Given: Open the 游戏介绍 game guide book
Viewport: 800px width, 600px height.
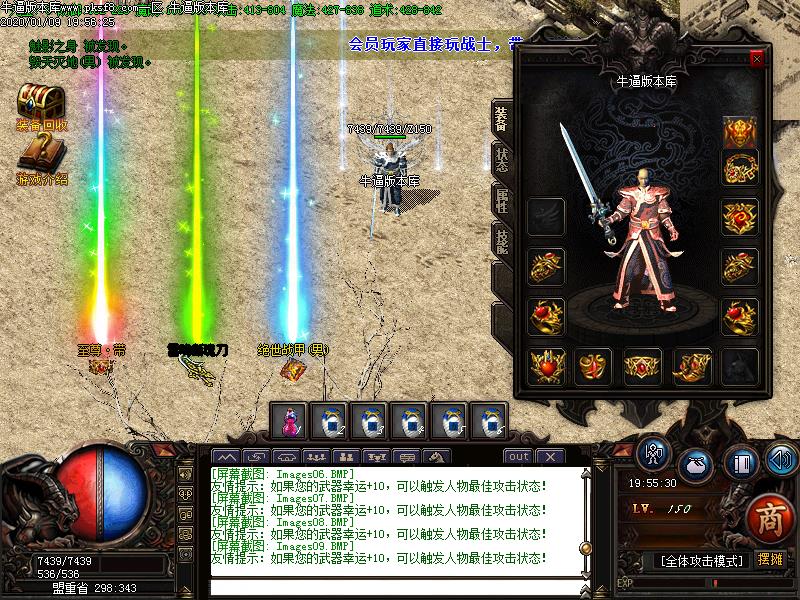Looking at the screenshot, I should tap(41, 153).
